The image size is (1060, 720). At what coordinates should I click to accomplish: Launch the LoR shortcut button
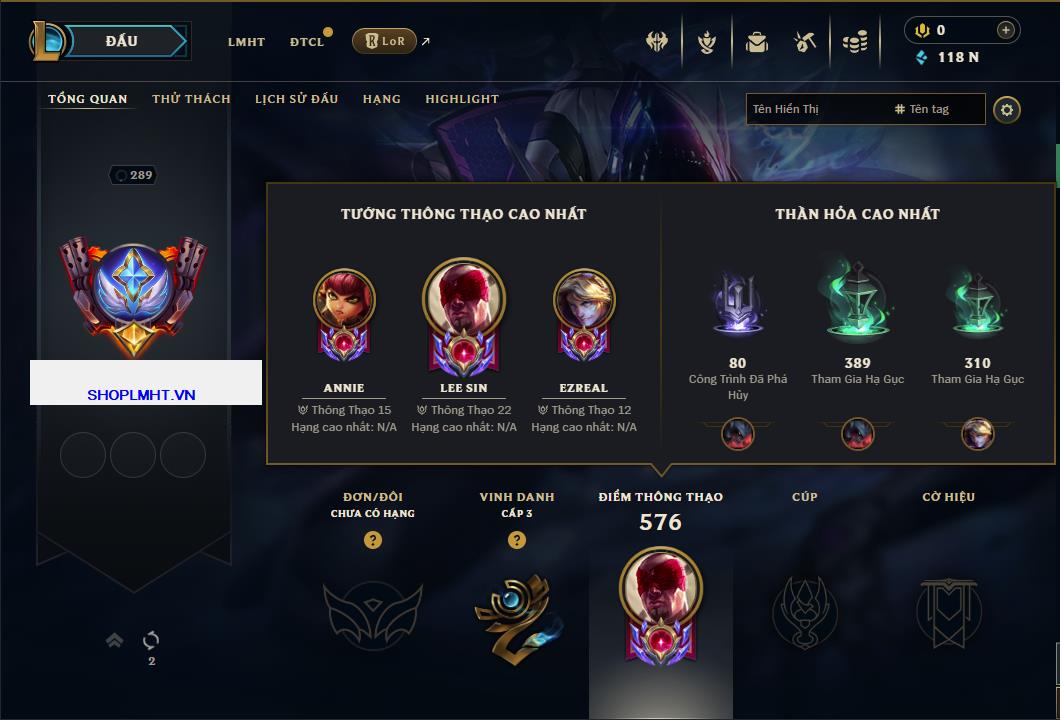[x=385, y=41]
